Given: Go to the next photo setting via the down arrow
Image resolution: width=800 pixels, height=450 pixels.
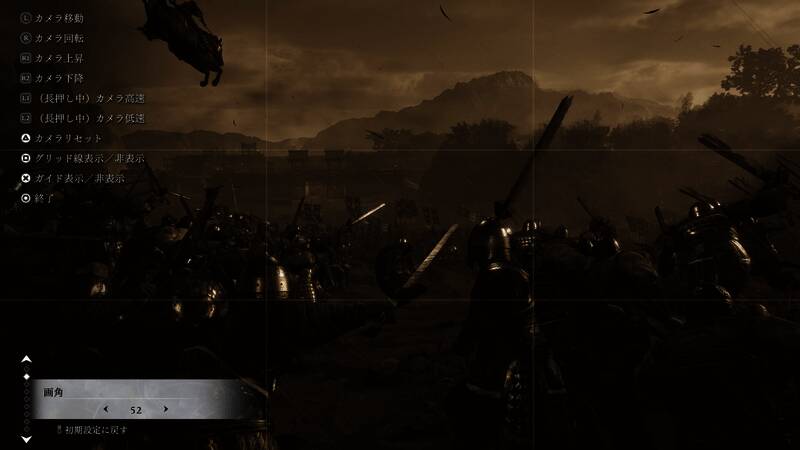Looking at the screenshot, I should pos(26,440).
